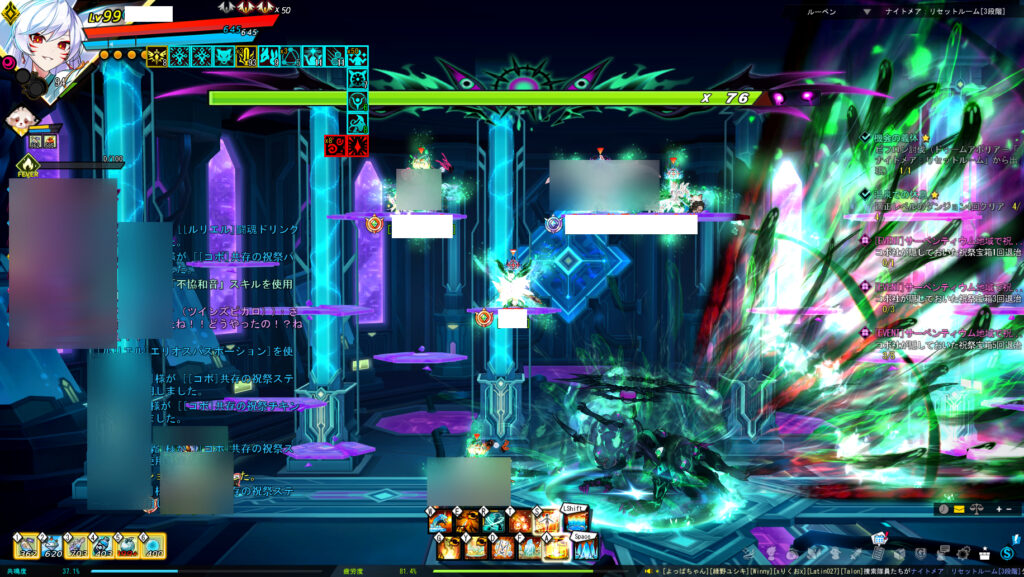This screenshot has height=577, width=1024.
Task: Select the pet portrait under character avatar
Action: click(x=18, y=119)
